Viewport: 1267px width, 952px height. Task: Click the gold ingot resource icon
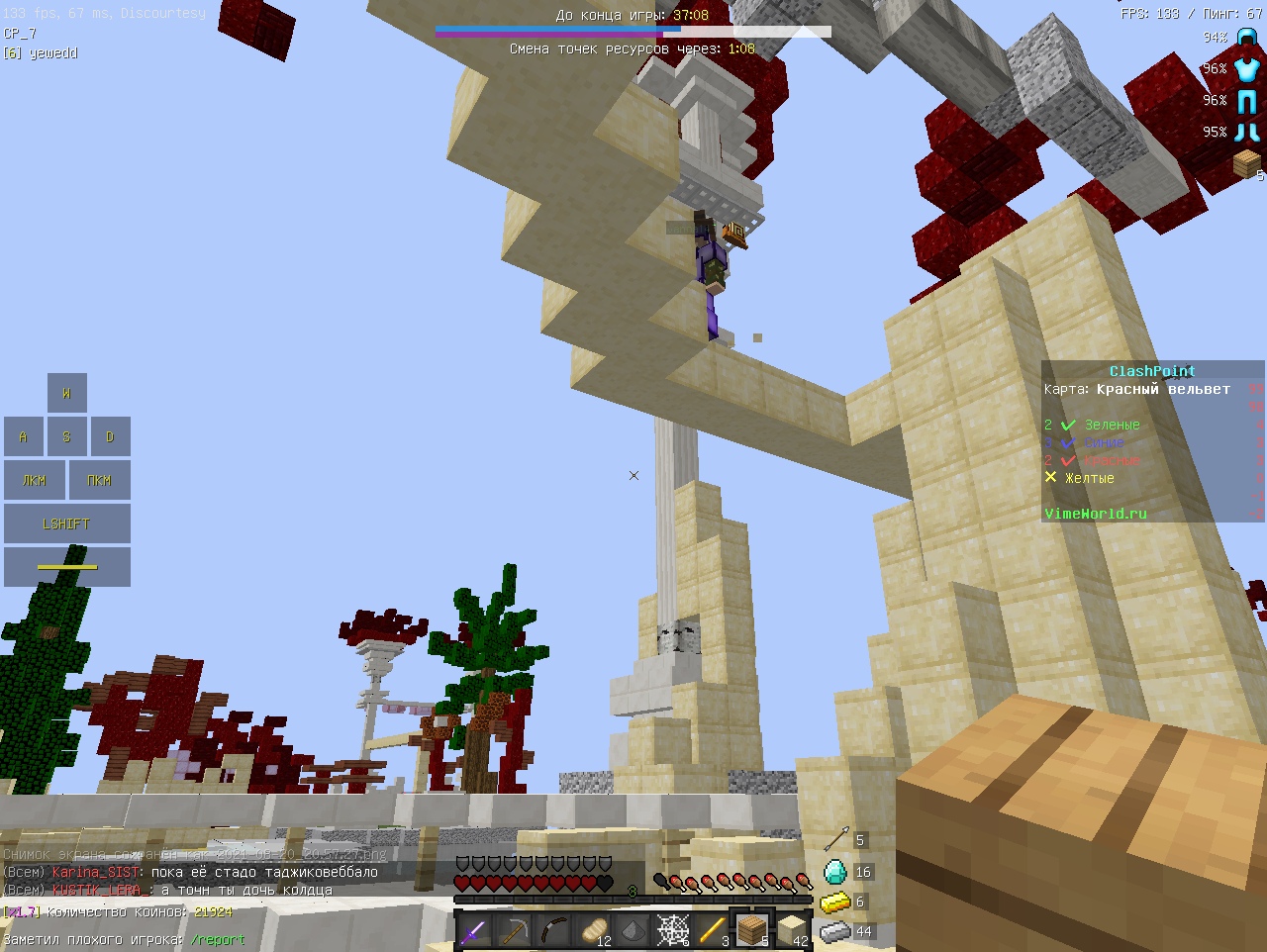coord(835,902)
